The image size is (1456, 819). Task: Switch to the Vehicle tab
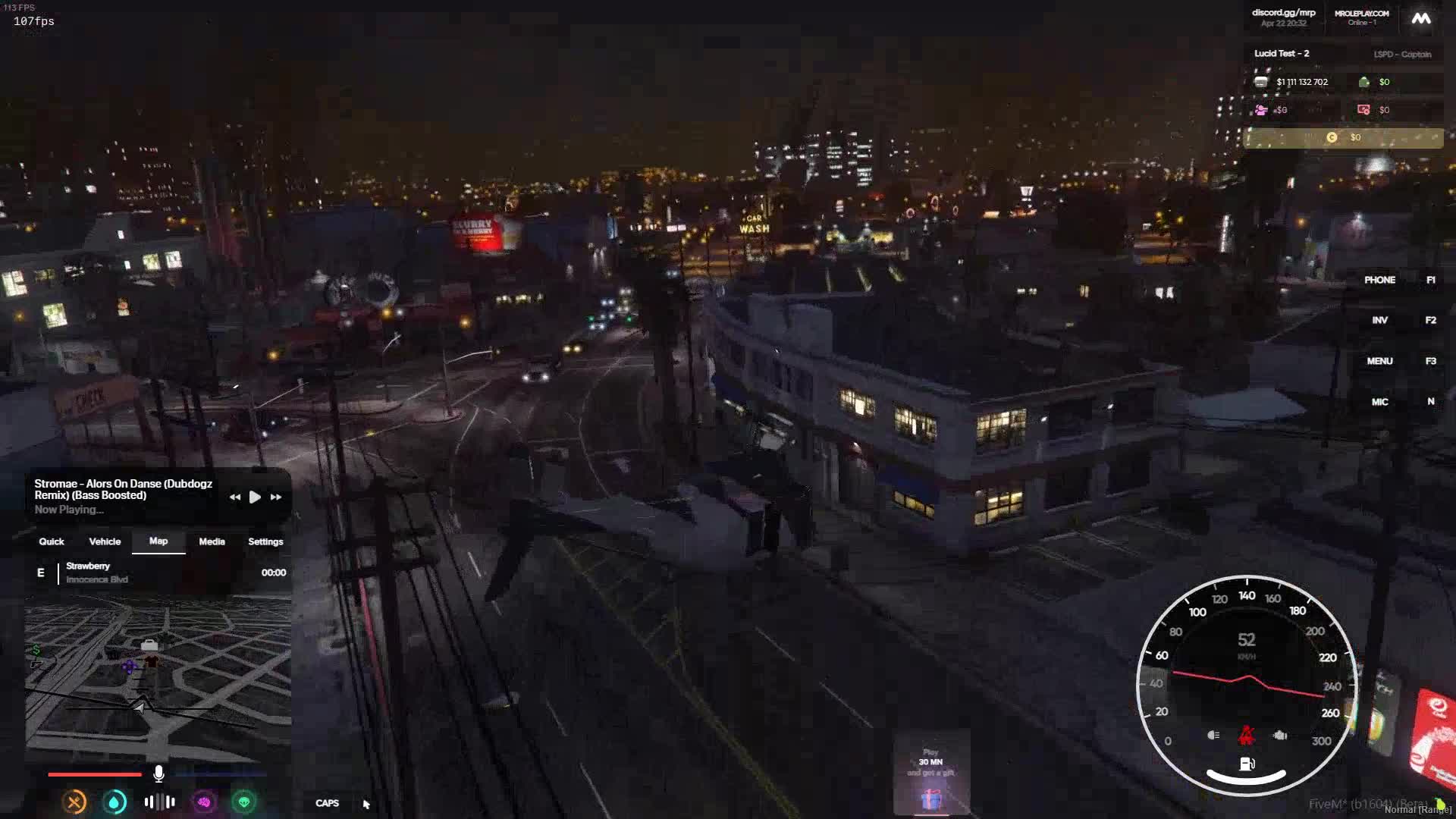[x=105, y=541]
